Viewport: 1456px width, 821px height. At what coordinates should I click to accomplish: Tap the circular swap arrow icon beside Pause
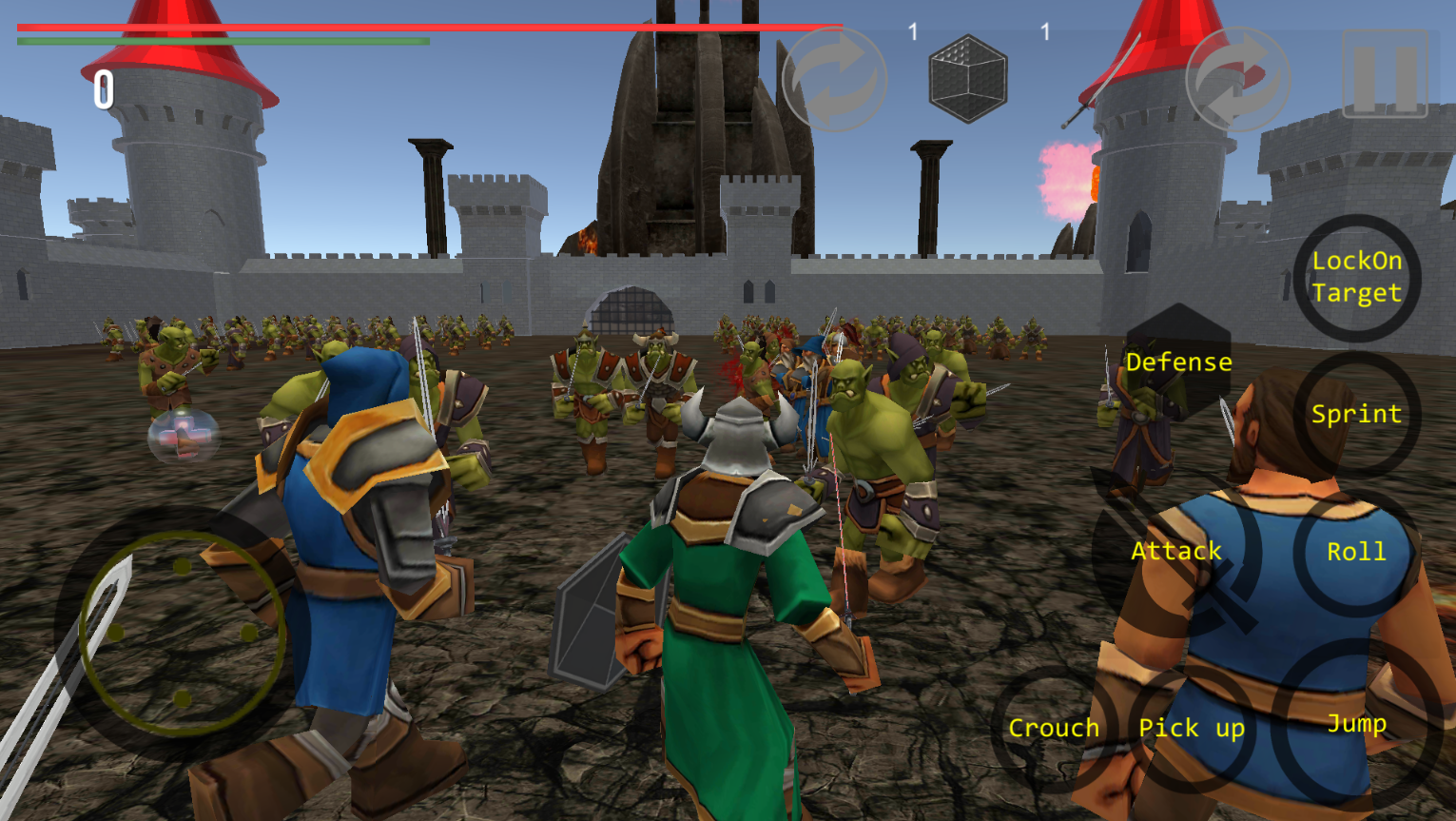[x=1238, y=78]
